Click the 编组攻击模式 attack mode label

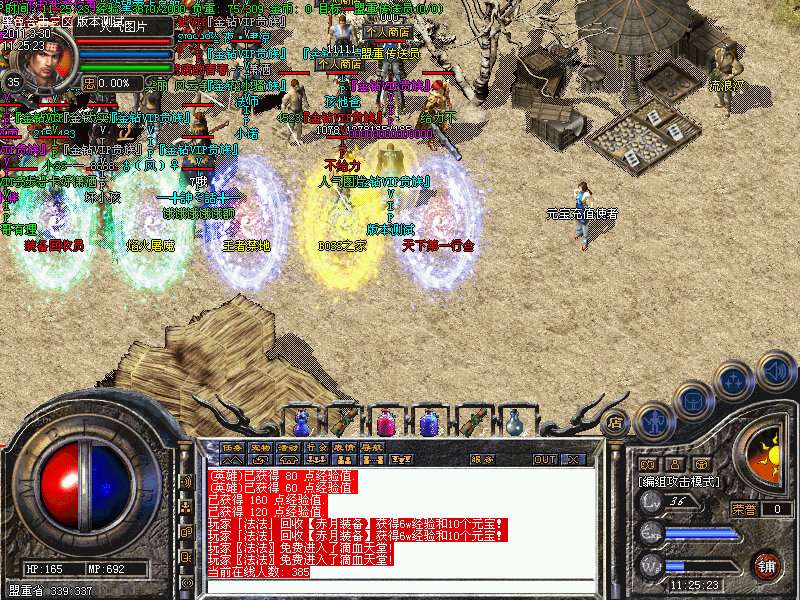tap(682, 481)
